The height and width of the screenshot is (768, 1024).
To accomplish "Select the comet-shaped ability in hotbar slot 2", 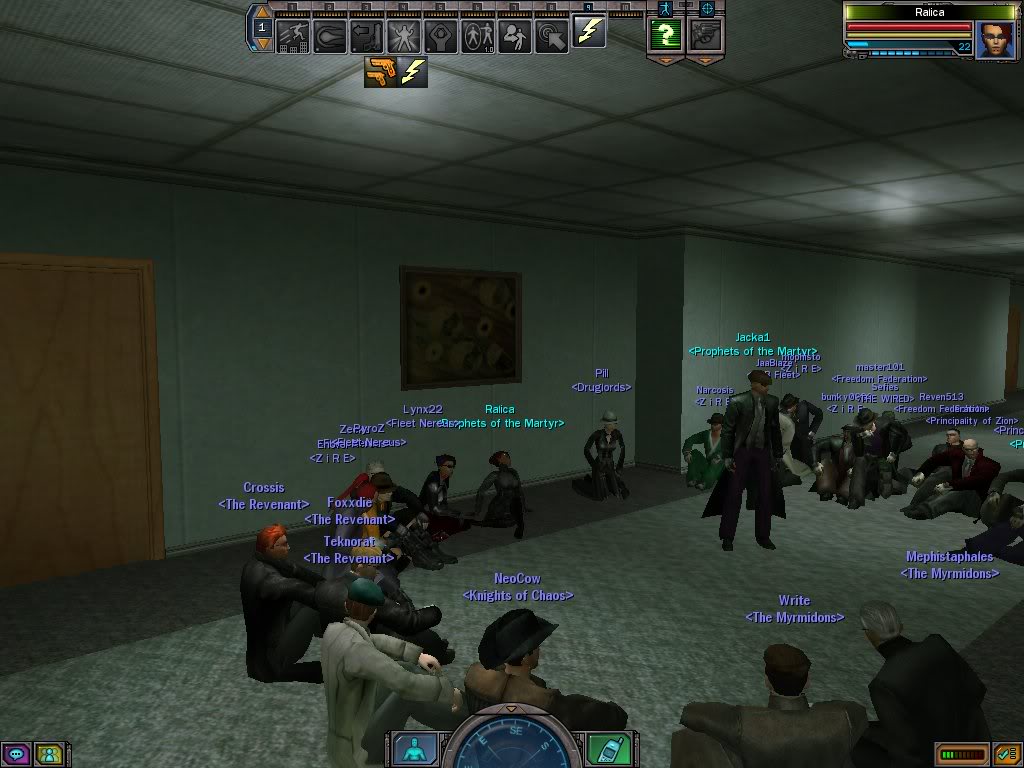I will point(330,36).
